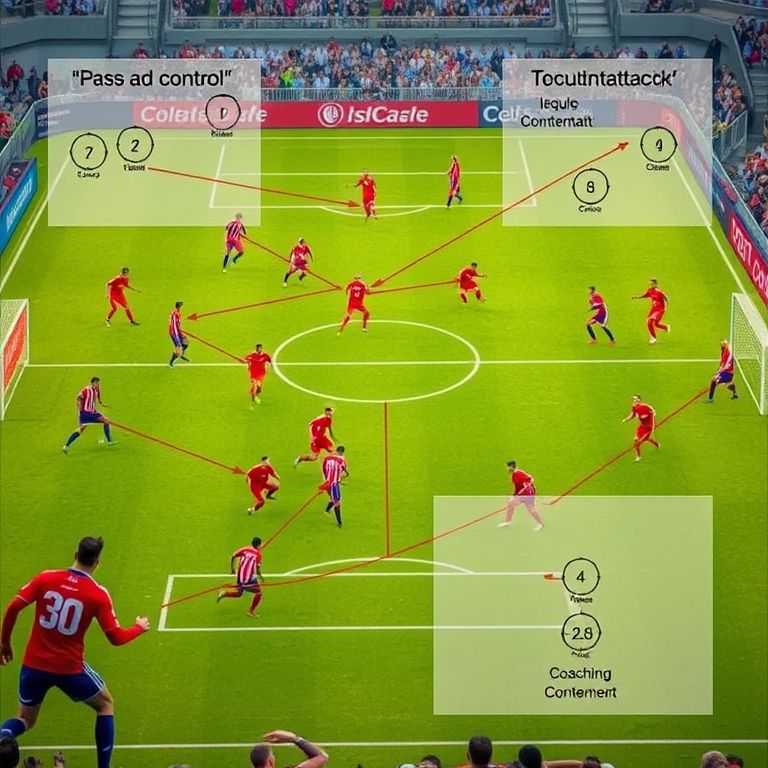The width and height of the screenshot is (768, 768).
Task: Select the circled 2 marker
Action: (135, 145)
